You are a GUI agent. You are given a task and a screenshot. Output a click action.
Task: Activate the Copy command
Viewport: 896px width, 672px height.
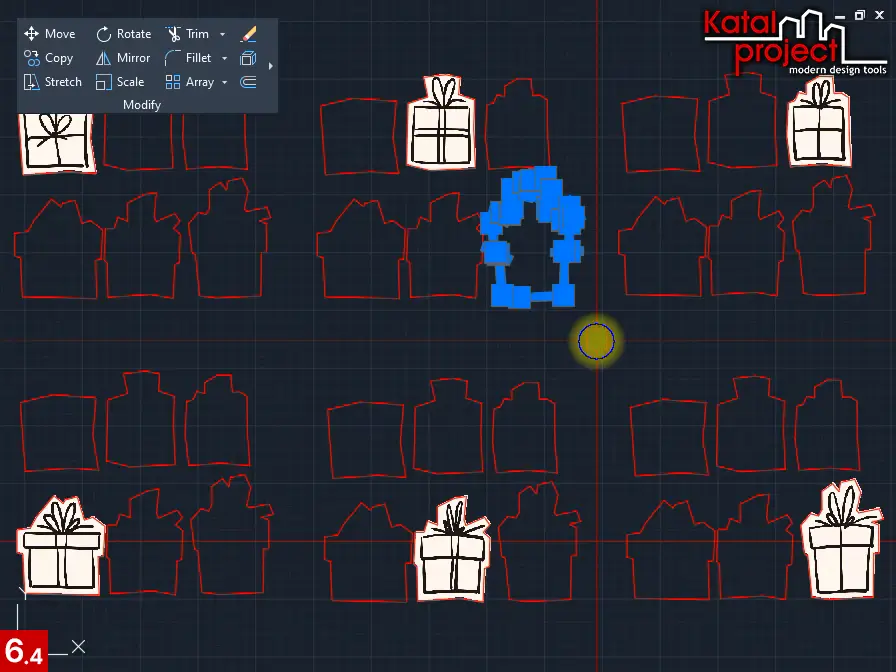[x=49, y=58]
